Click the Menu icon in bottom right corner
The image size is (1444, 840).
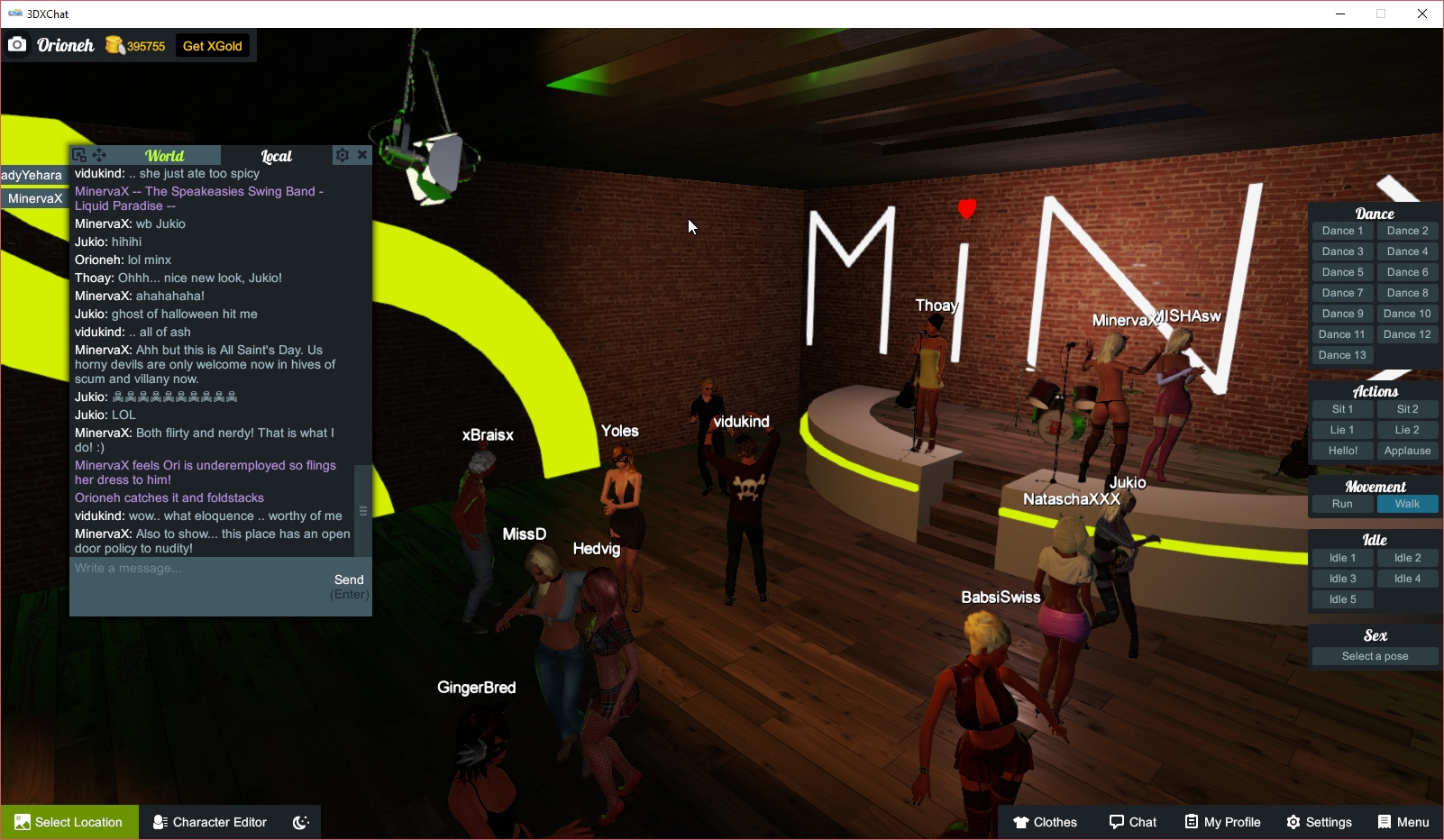tap(1383, 821)
